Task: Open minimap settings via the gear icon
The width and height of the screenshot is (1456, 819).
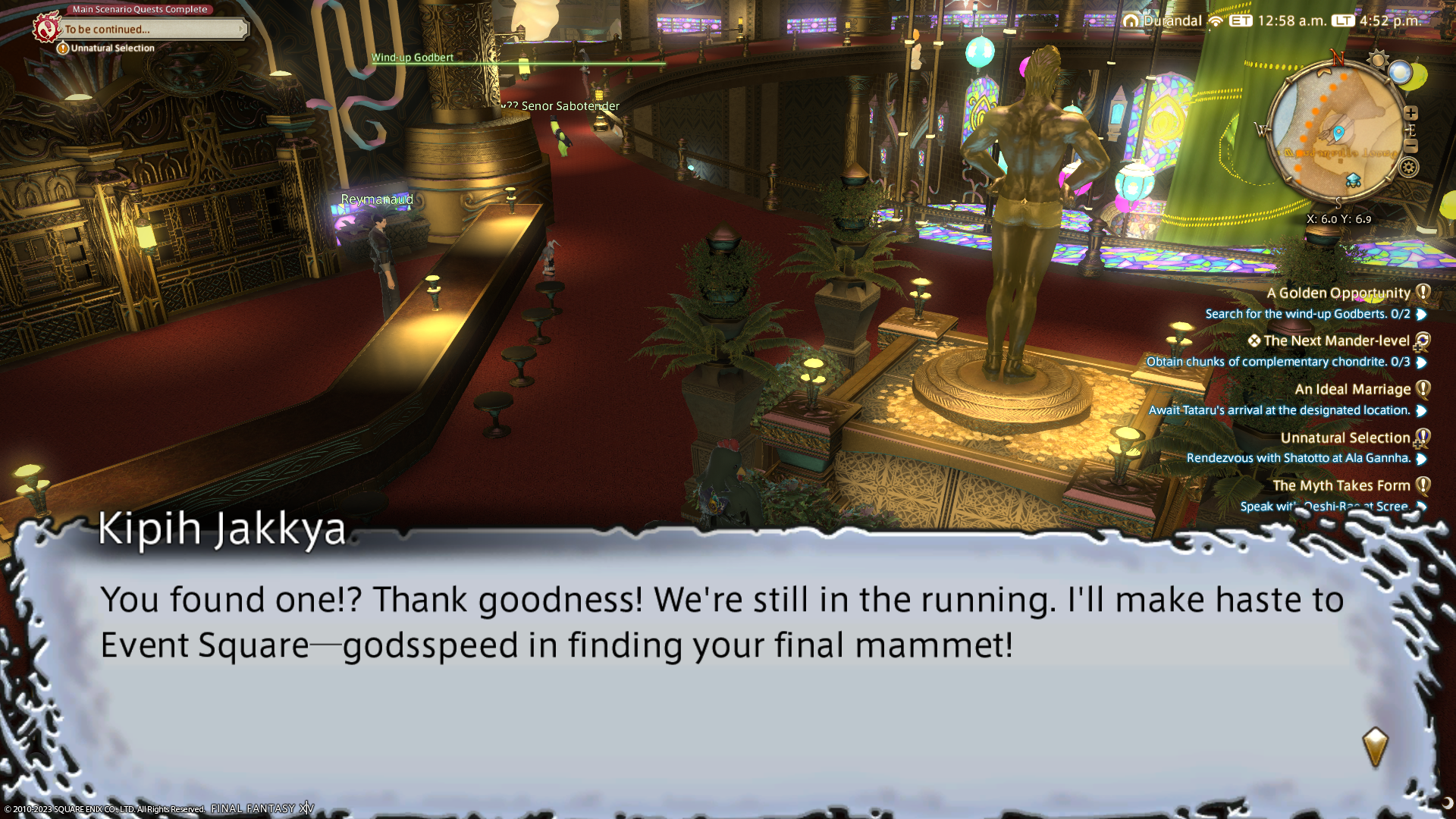Action: coord(1409,168)
